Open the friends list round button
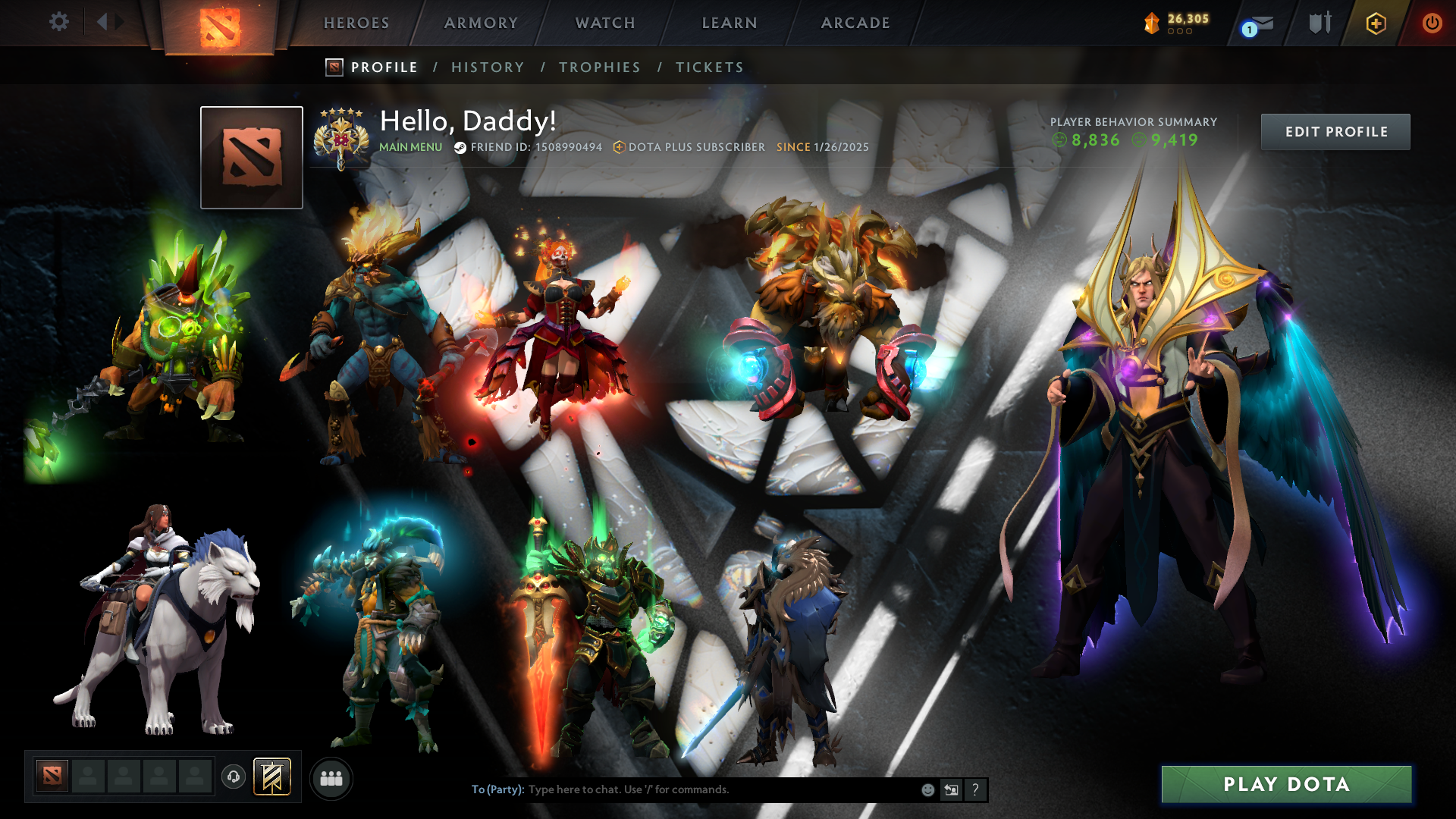The image size is (1456, 819). coord(331,779)
